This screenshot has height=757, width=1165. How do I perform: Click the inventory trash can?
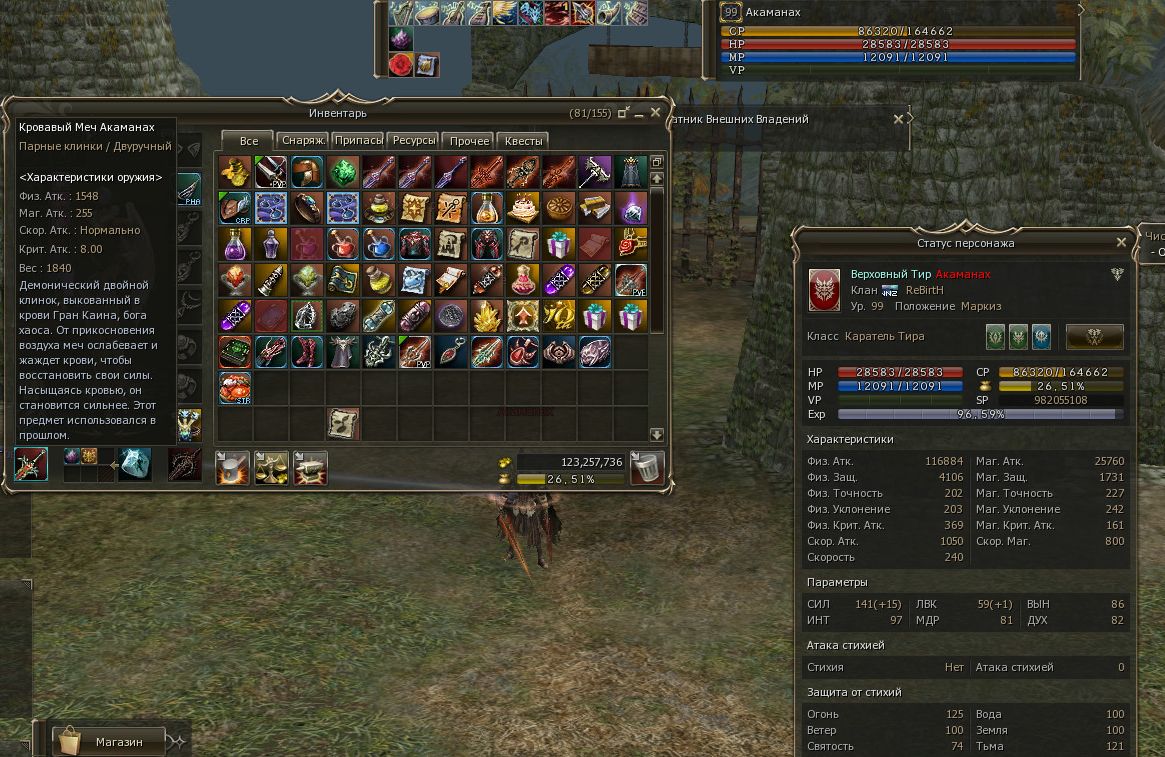point(648,467)
